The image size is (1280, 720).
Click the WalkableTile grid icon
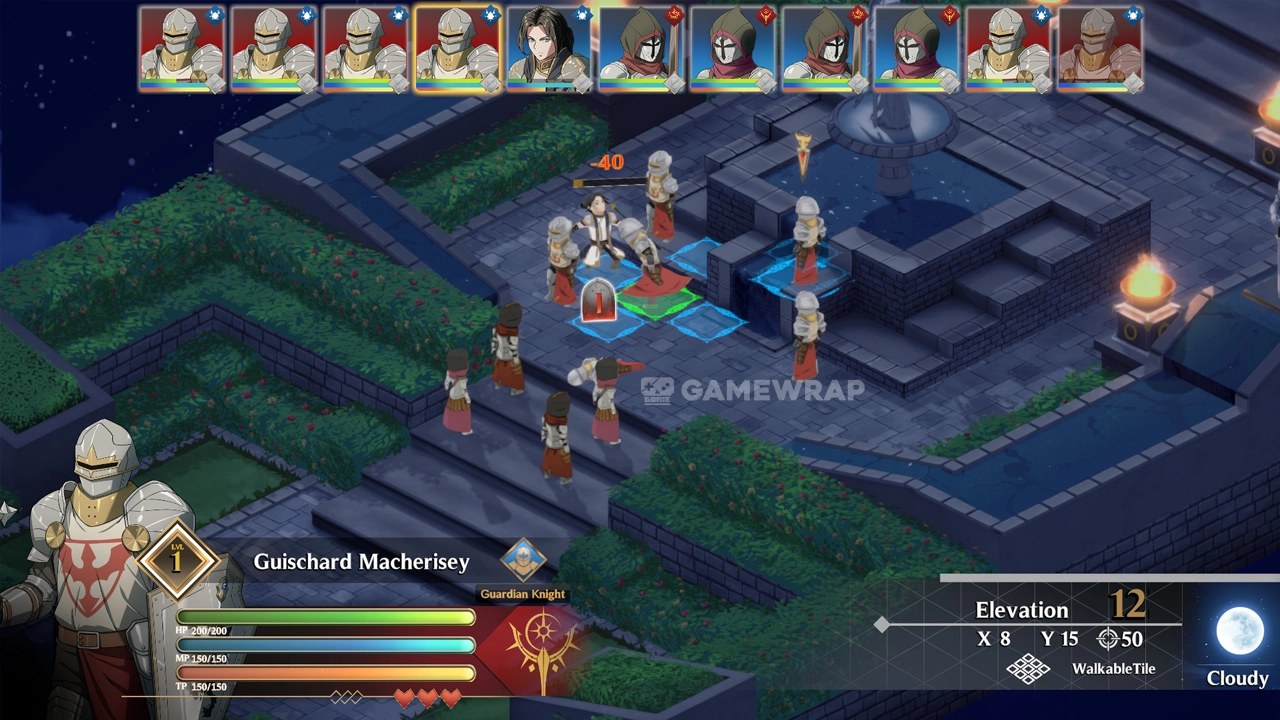1028,669
